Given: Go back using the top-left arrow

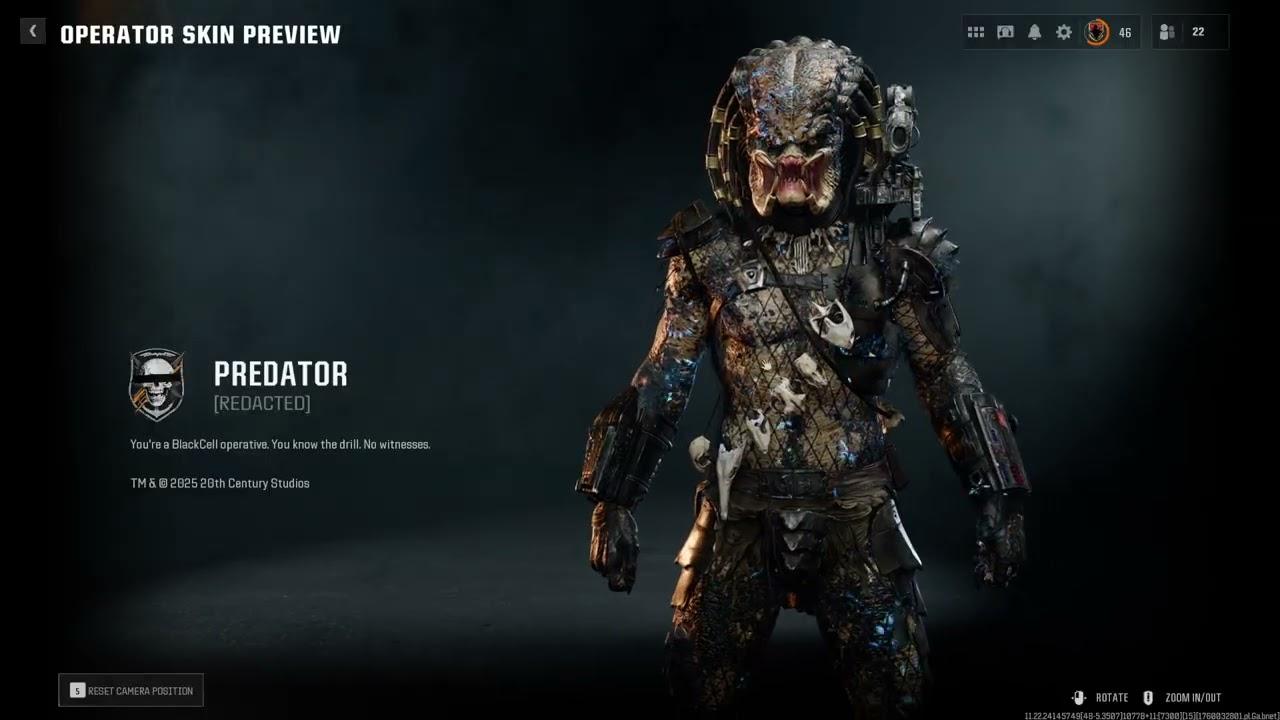Looking at the screenshot, I should coord(32,32).
